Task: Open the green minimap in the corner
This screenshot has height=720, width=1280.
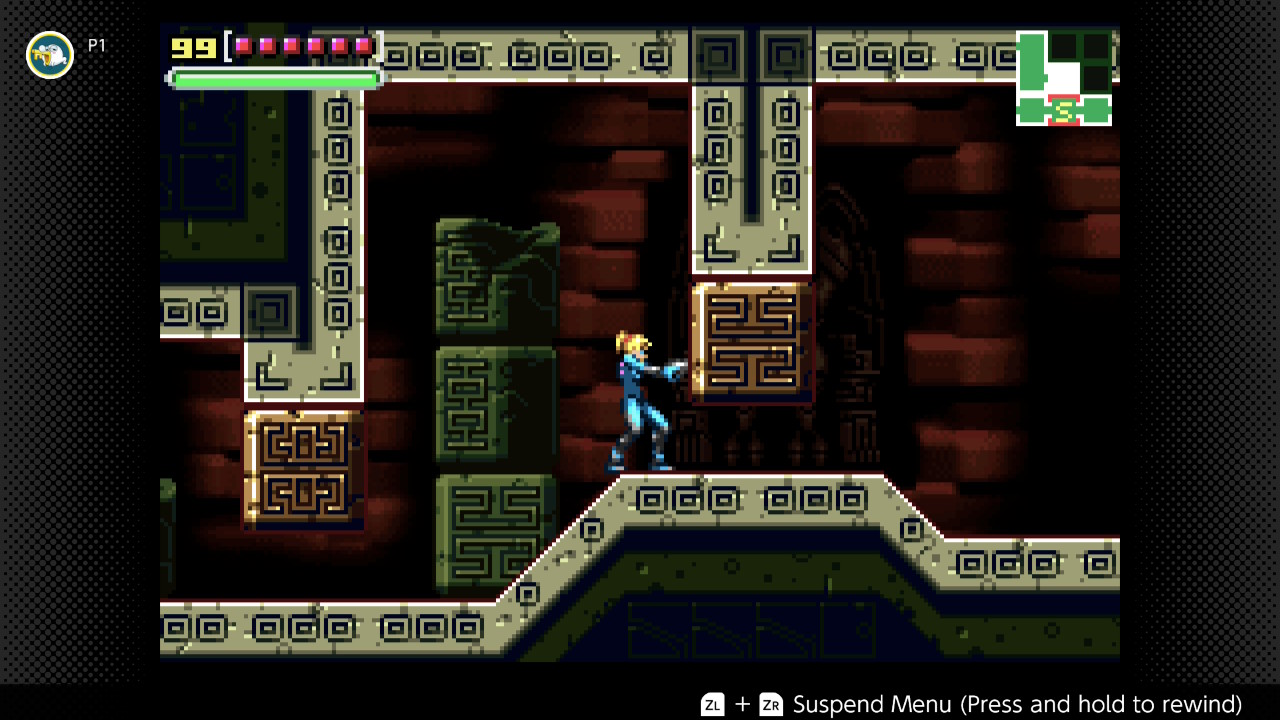Action: (x=1064, y=79)
